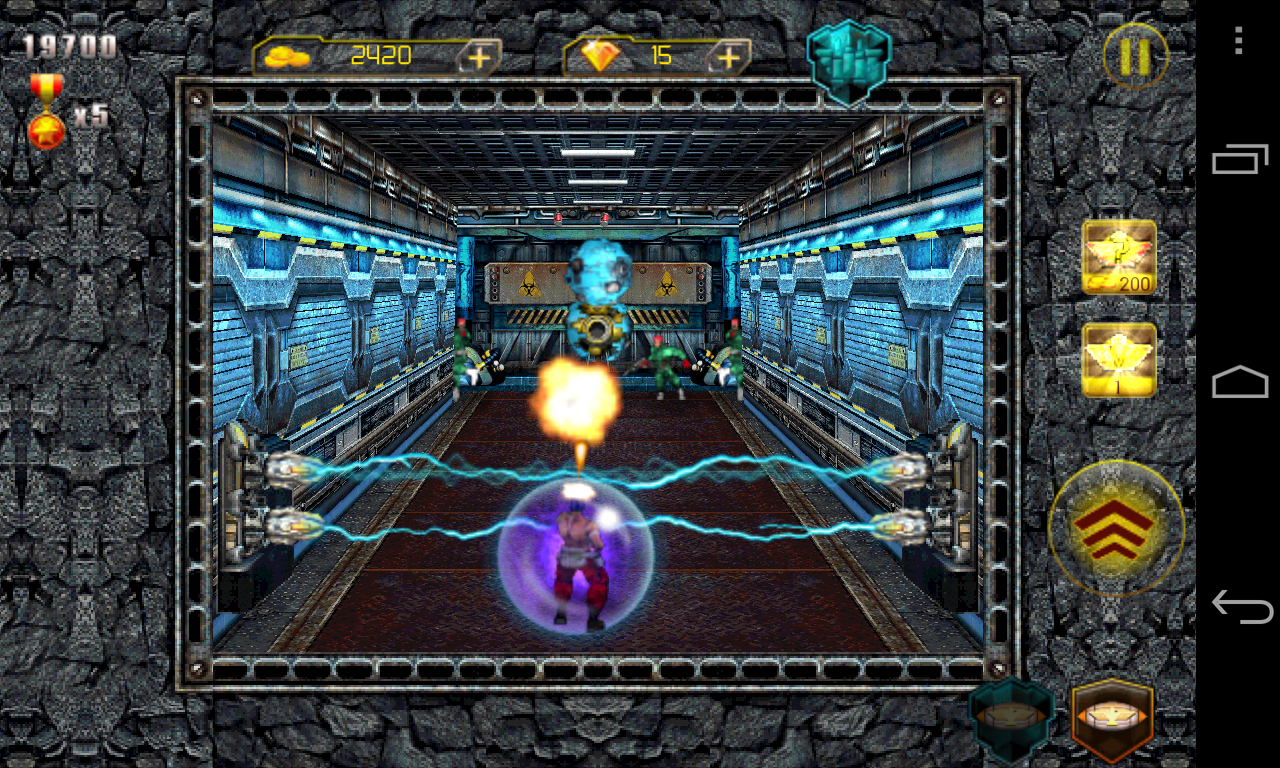Activate the winged eagle power-up with 1 charge
Viewport: 1280px width, 768px height.
pos(1117,357)
